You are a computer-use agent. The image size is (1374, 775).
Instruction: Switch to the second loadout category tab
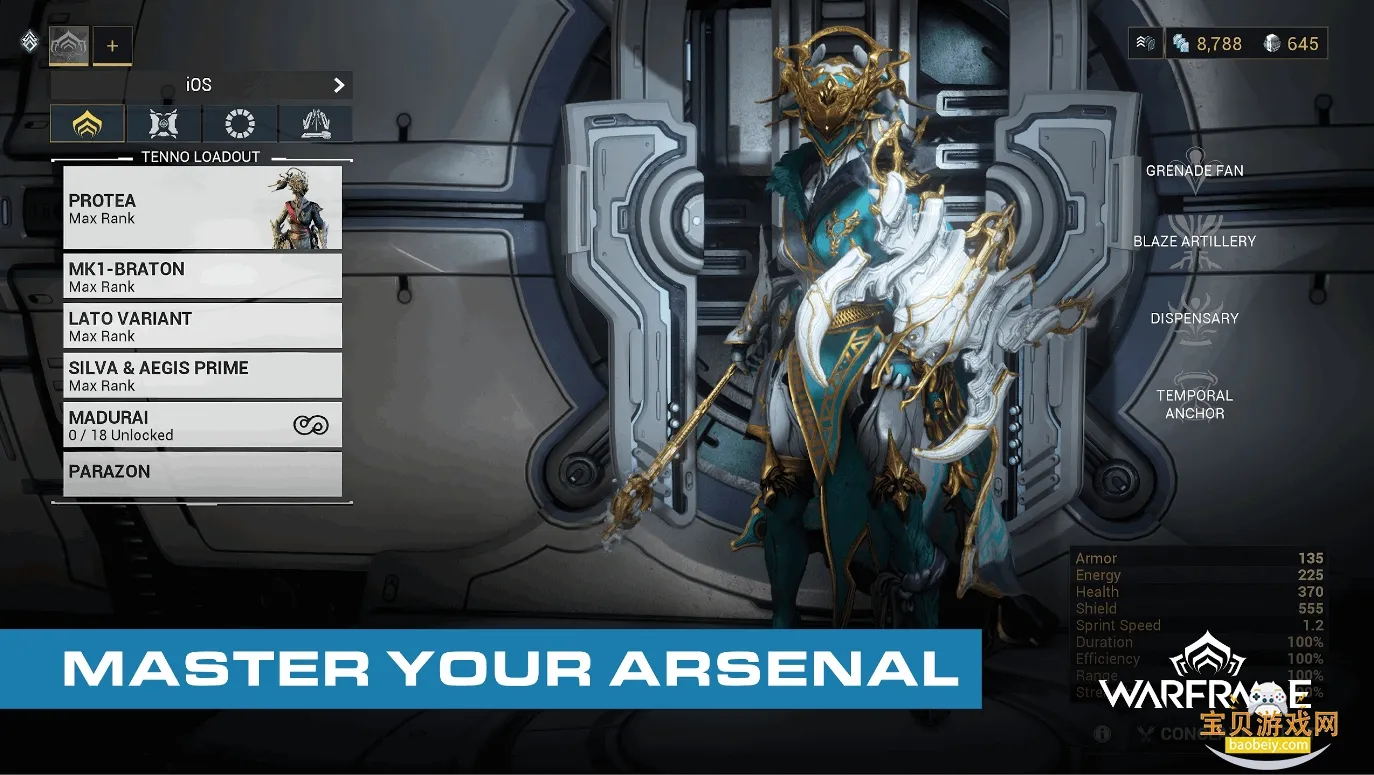coord(163,124)
